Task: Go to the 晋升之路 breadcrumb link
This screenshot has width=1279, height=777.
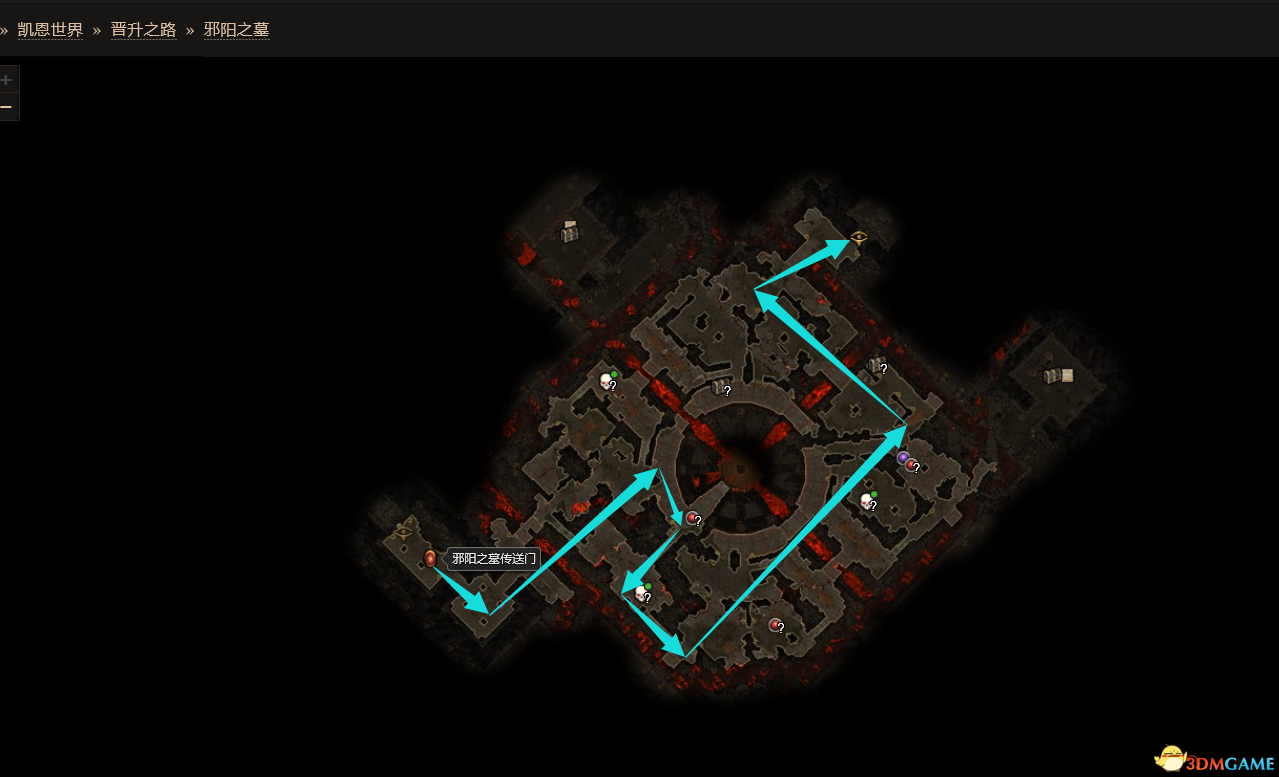Action: (x=143, y=30)
